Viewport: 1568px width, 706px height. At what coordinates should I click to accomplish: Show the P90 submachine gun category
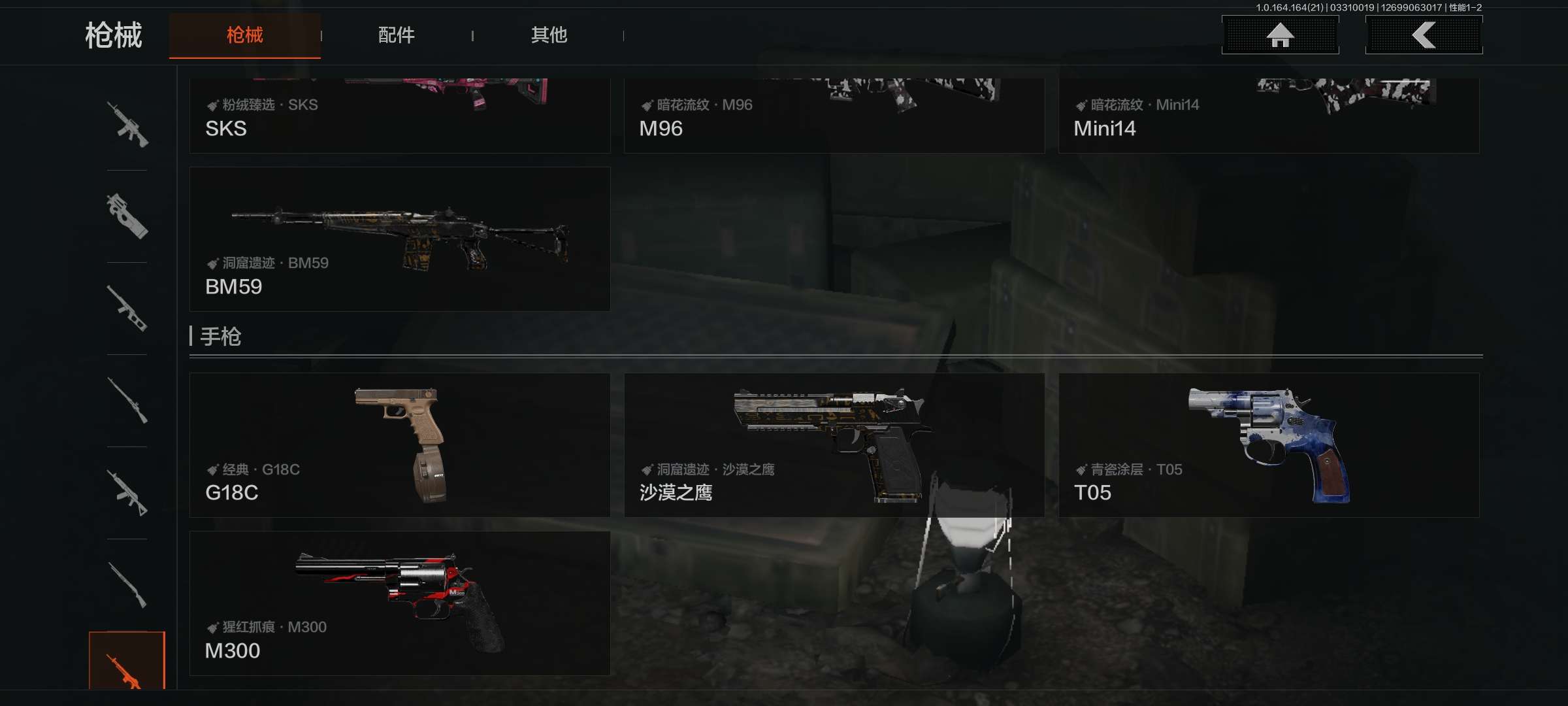(127, 216)
